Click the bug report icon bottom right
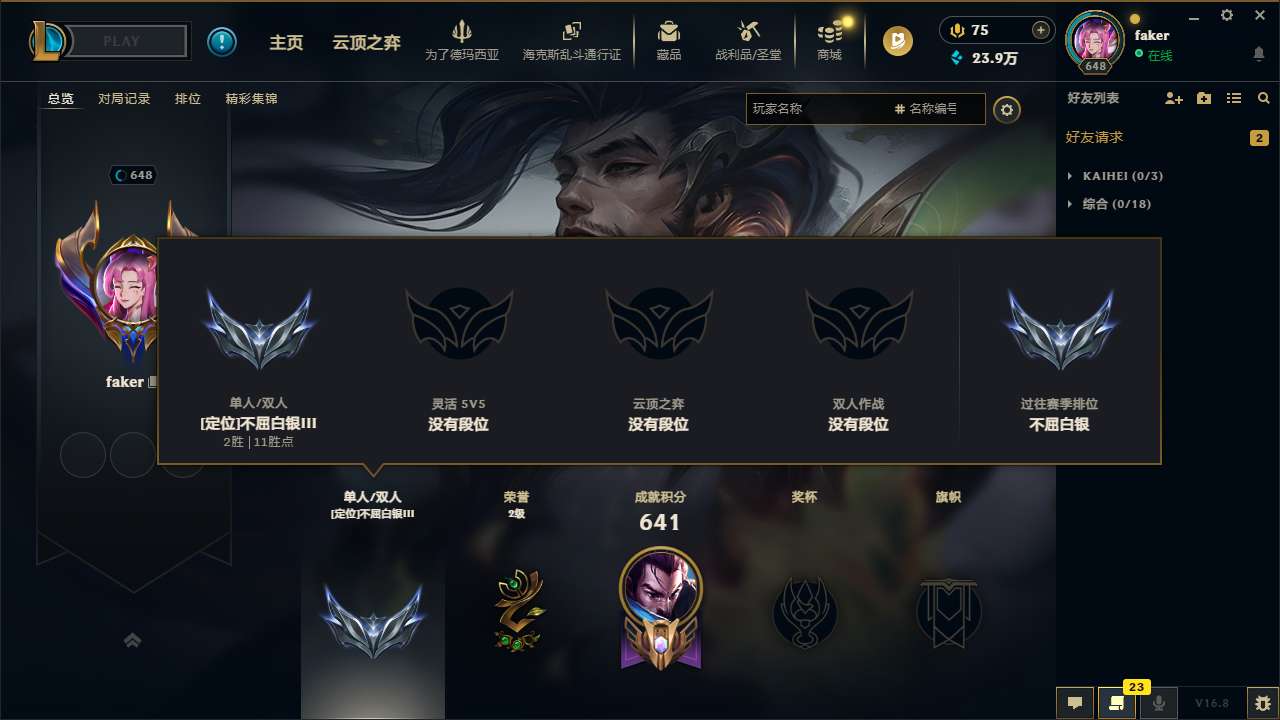The image size is (1280, 720). 1259,704
